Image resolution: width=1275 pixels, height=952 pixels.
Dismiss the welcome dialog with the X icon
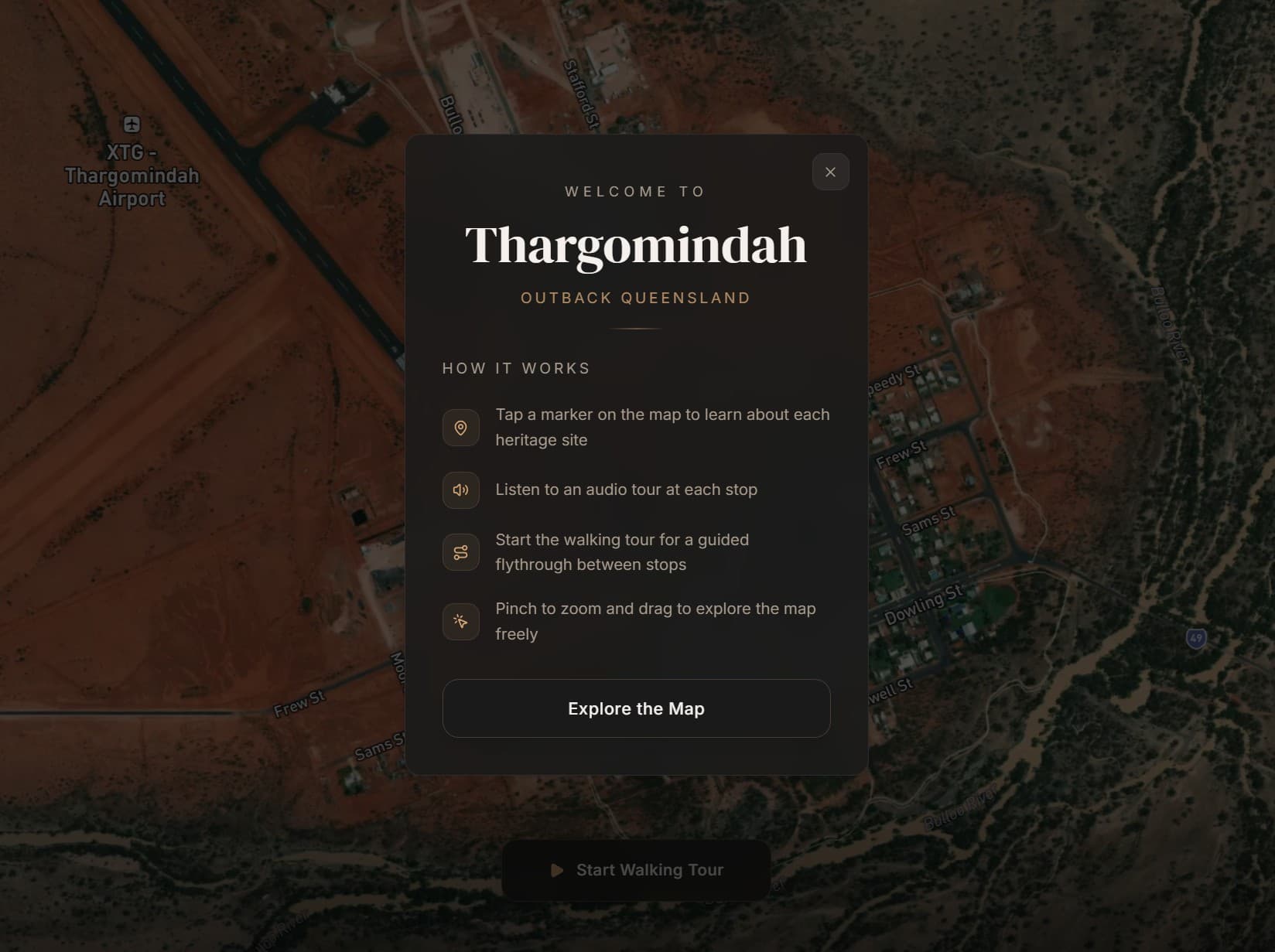pyautogui.click(x=830, y=172)
